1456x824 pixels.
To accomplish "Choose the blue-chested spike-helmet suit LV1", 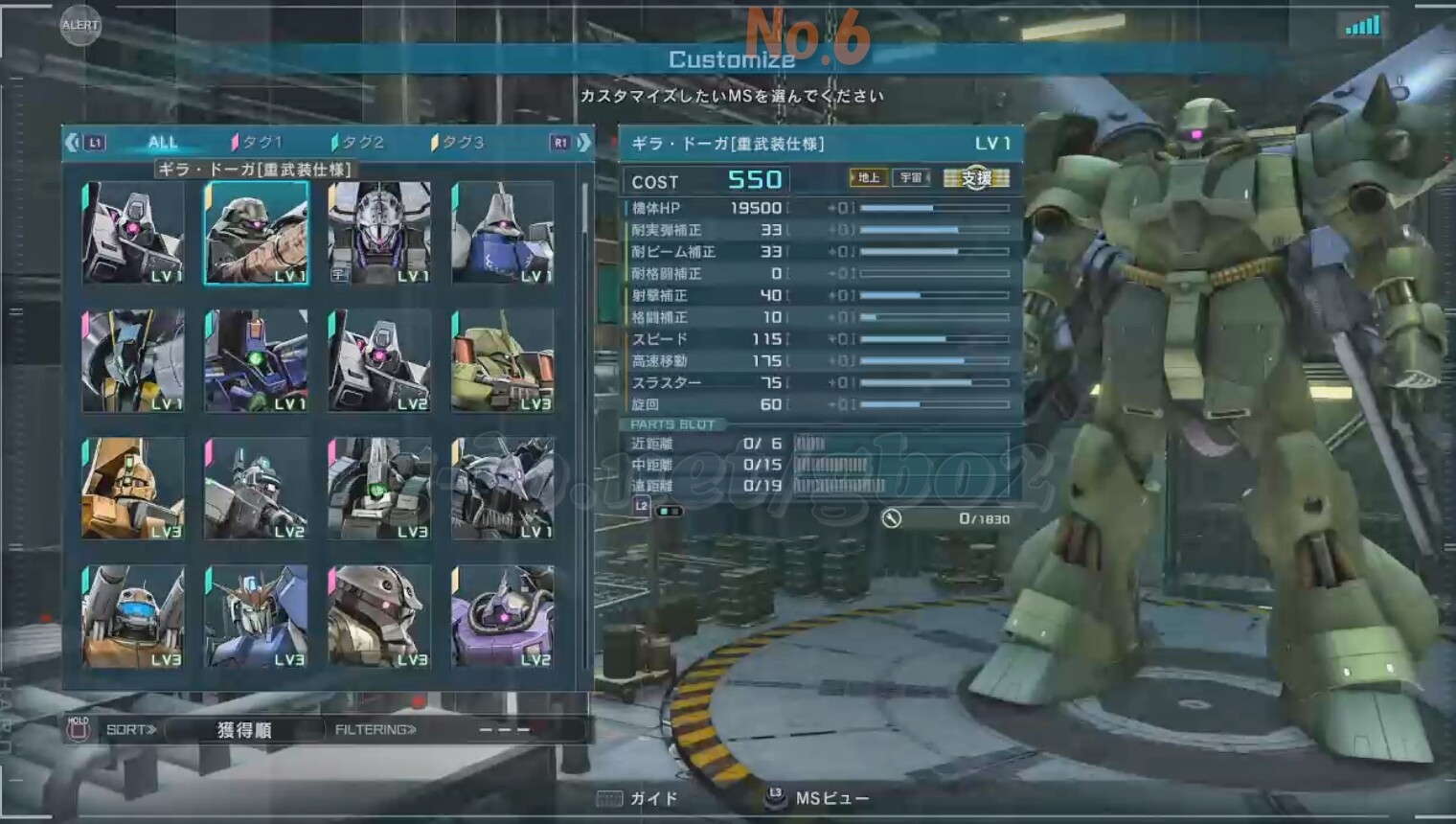I will [503, 233].
